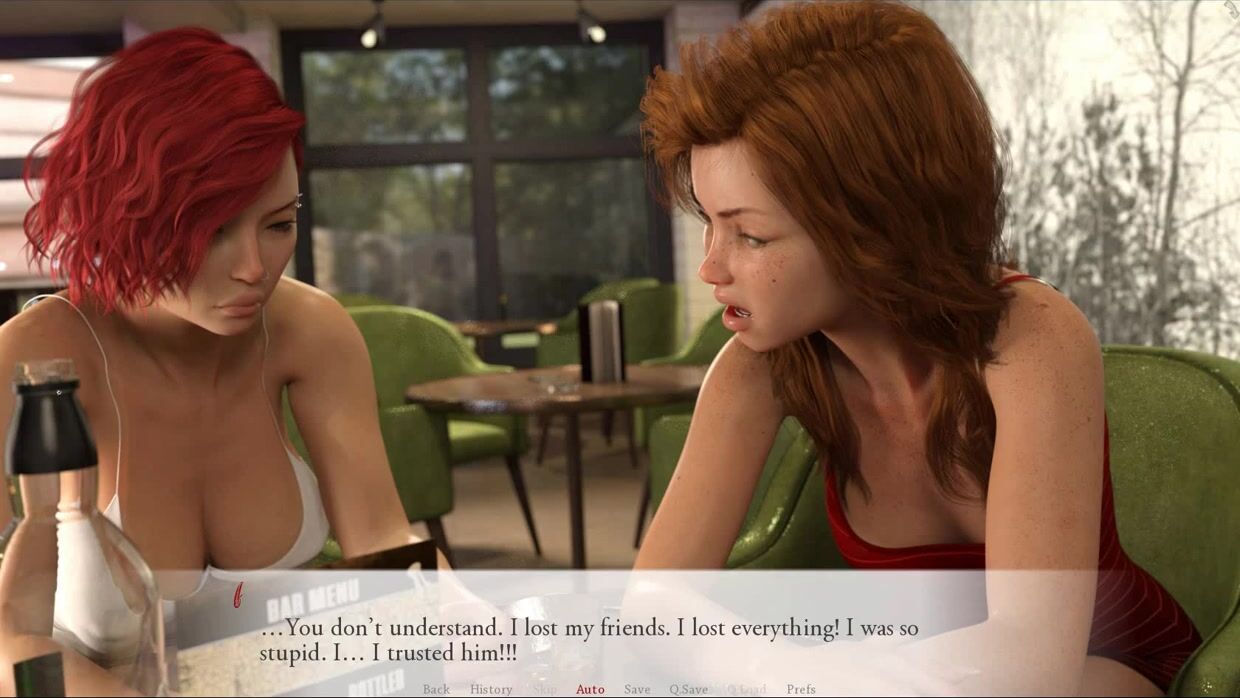Open the dialogue History log
The image size is (1240, 698).
pos(491,689)
